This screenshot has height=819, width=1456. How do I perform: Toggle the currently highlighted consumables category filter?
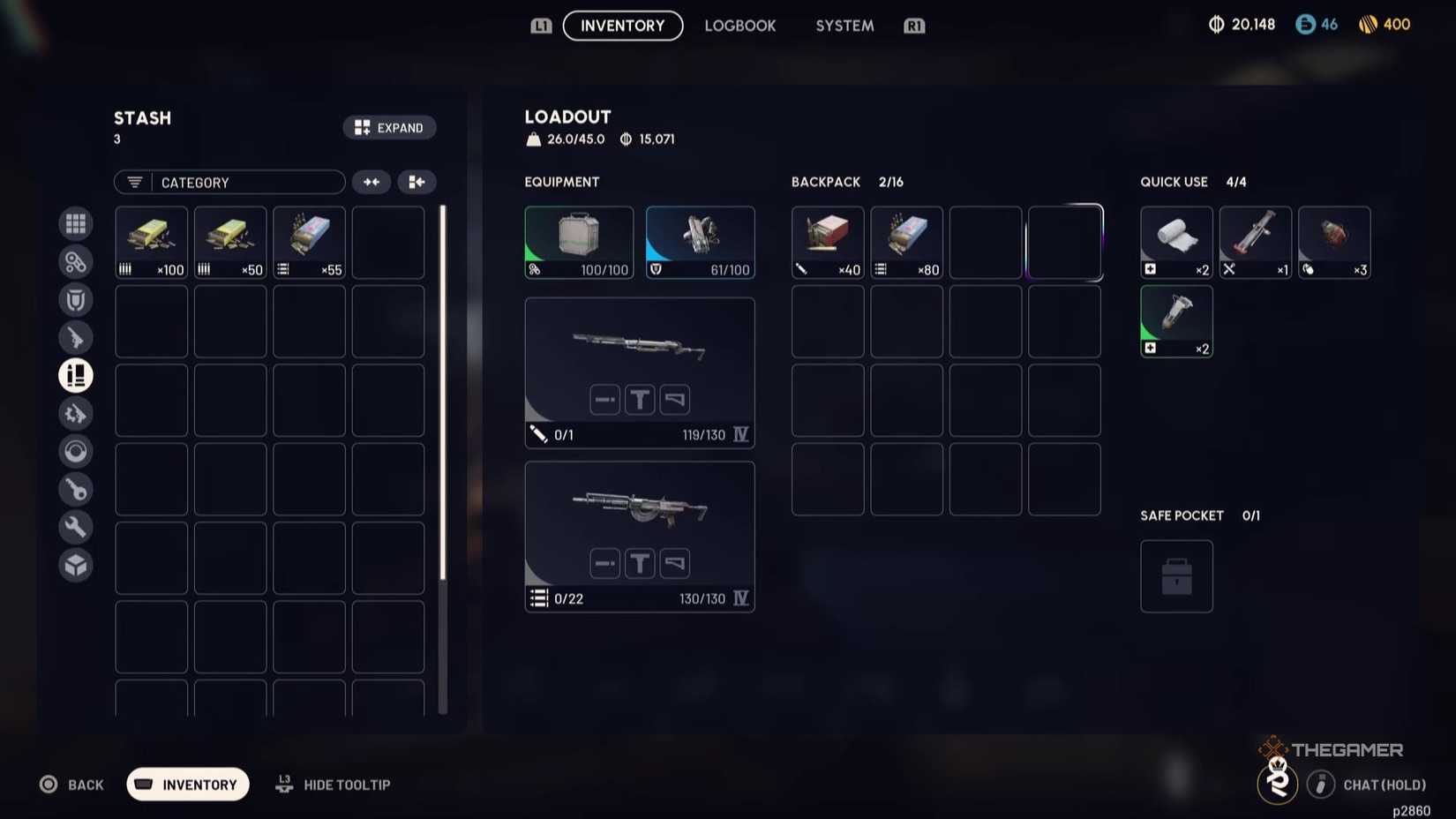click(76, 375)
